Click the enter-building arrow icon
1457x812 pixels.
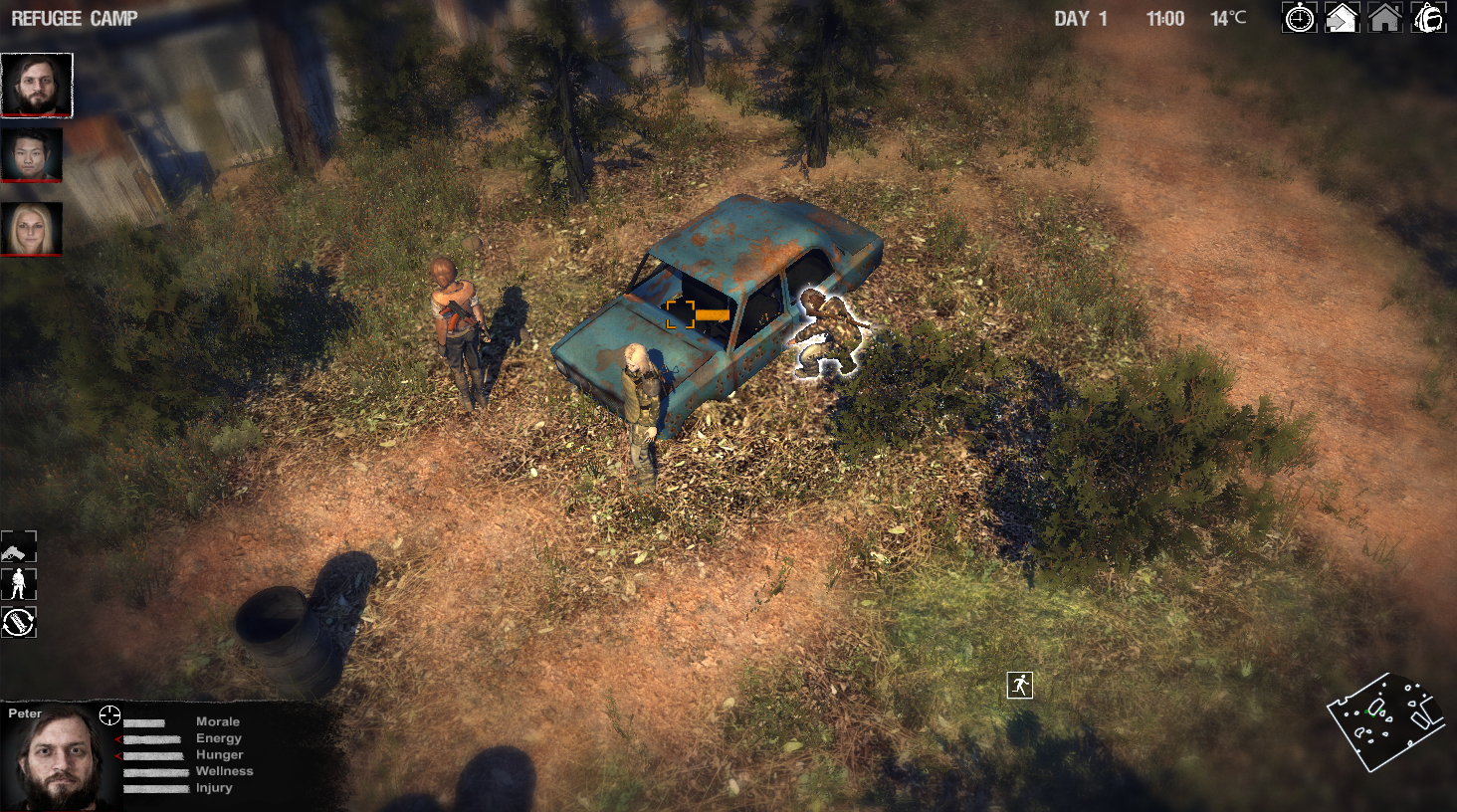[x=1342, y=18]
